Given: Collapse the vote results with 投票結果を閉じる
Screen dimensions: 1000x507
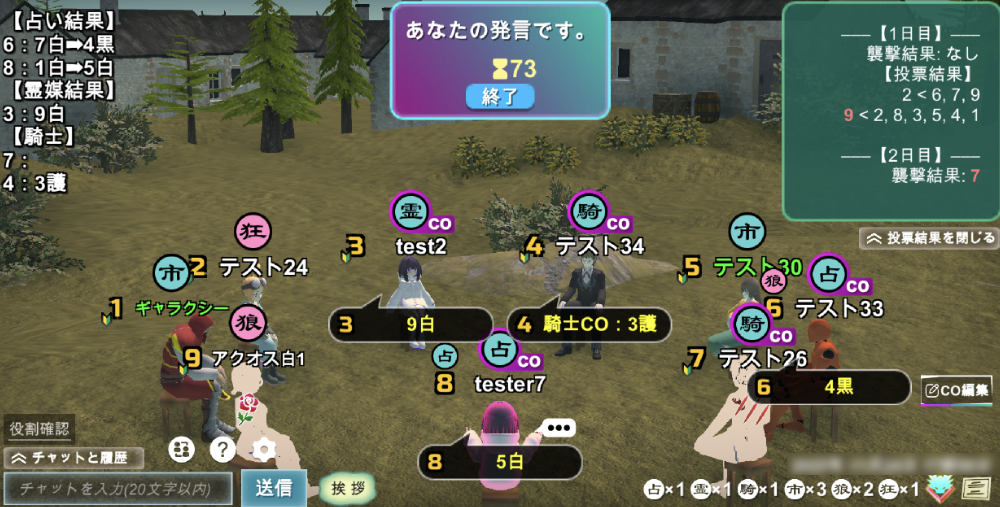Looking at the screenshot, I should coord(929,238).
